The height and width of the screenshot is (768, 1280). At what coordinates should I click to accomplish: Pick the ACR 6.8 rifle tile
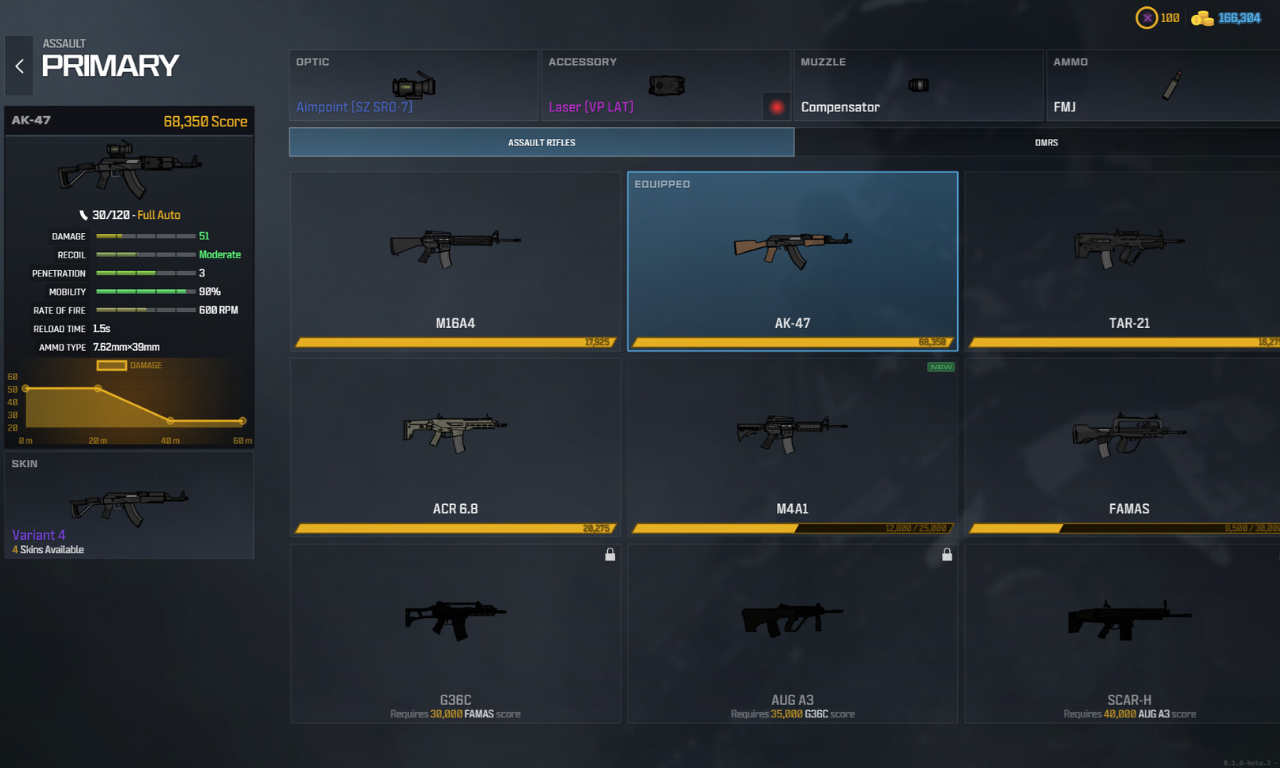tap(455, 446)
